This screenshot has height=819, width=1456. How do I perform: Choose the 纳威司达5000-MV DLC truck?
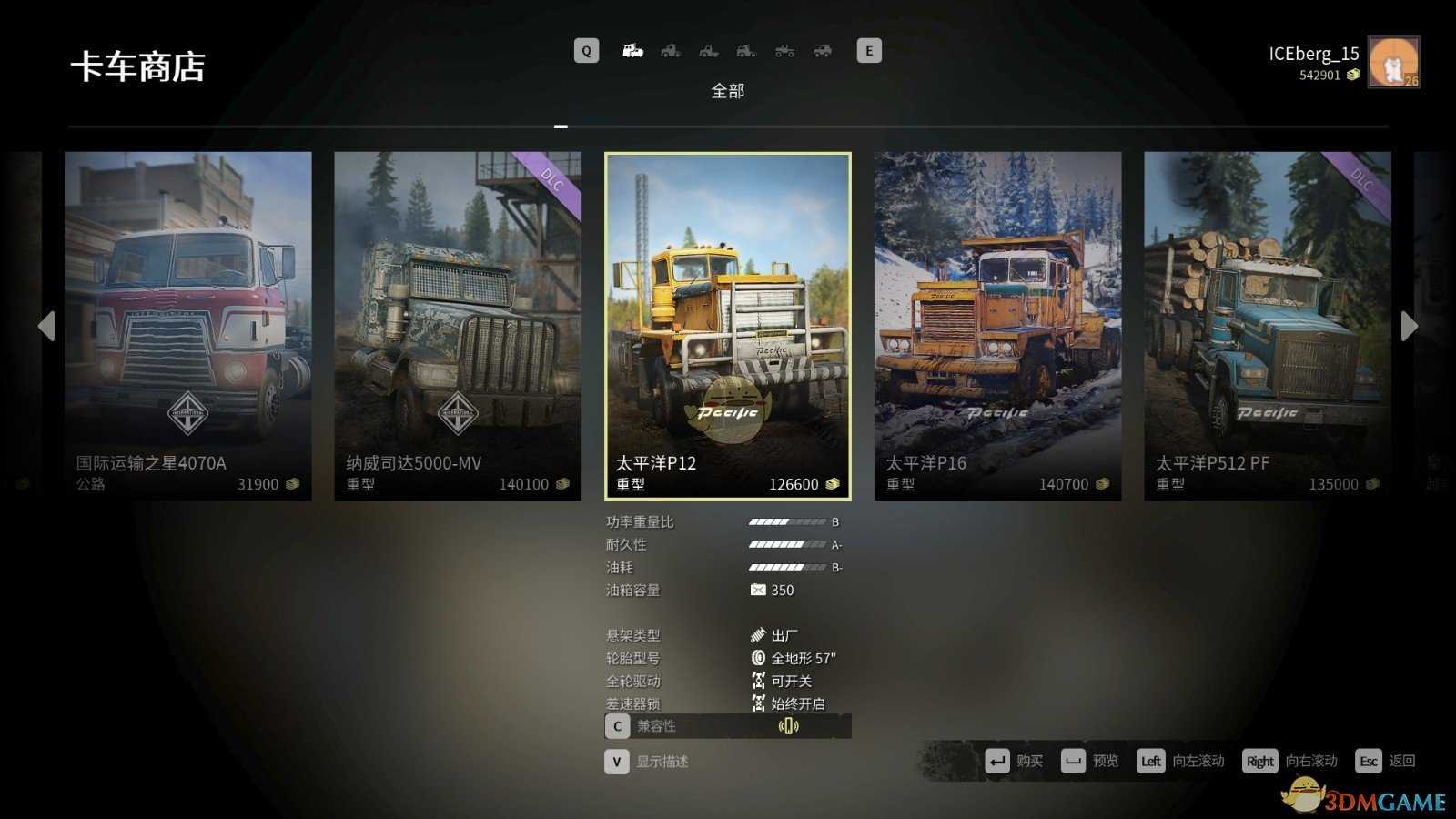click(x=457, y=325)
